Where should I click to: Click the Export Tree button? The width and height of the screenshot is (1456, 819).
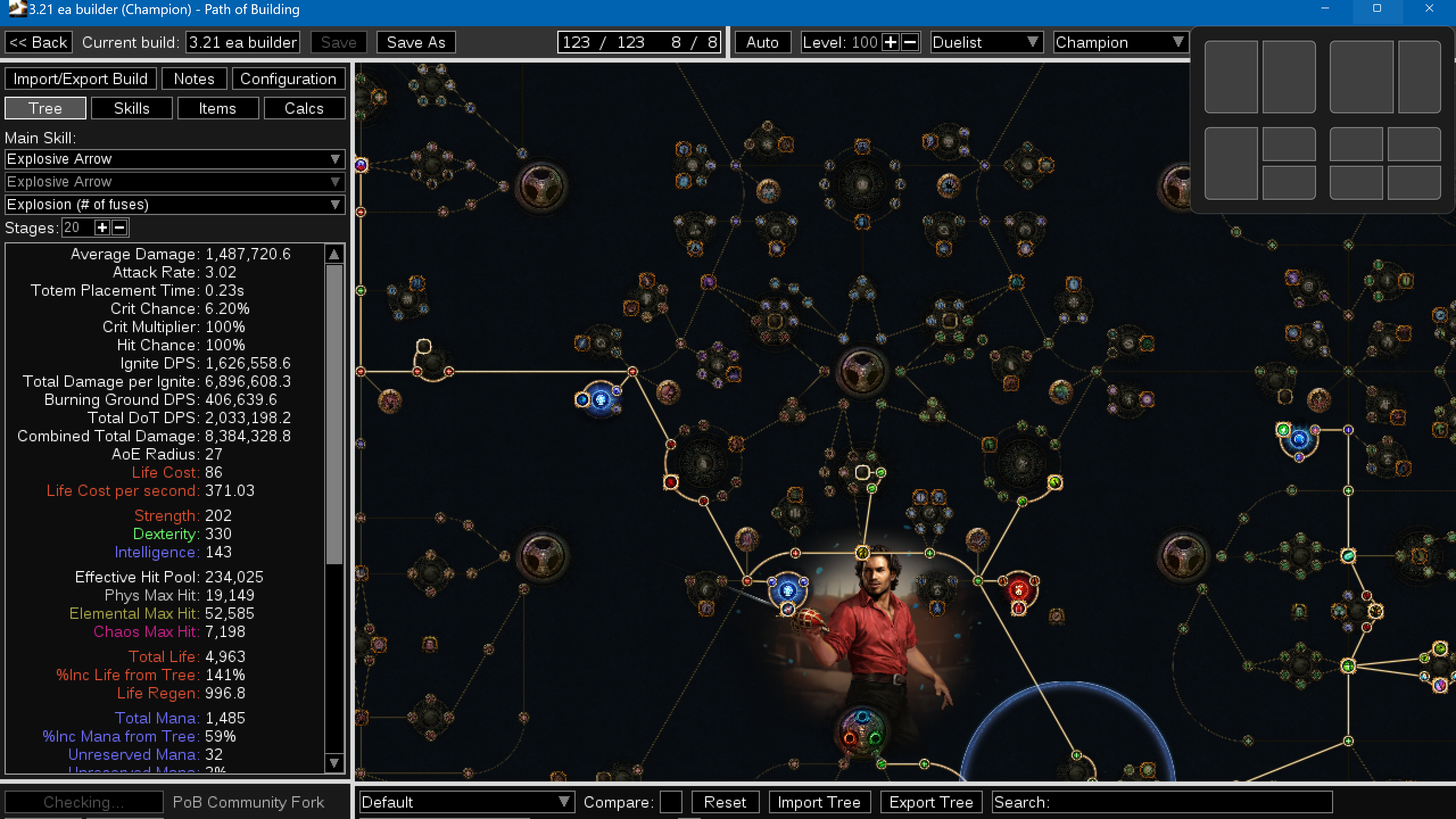(x=931, y=802)
